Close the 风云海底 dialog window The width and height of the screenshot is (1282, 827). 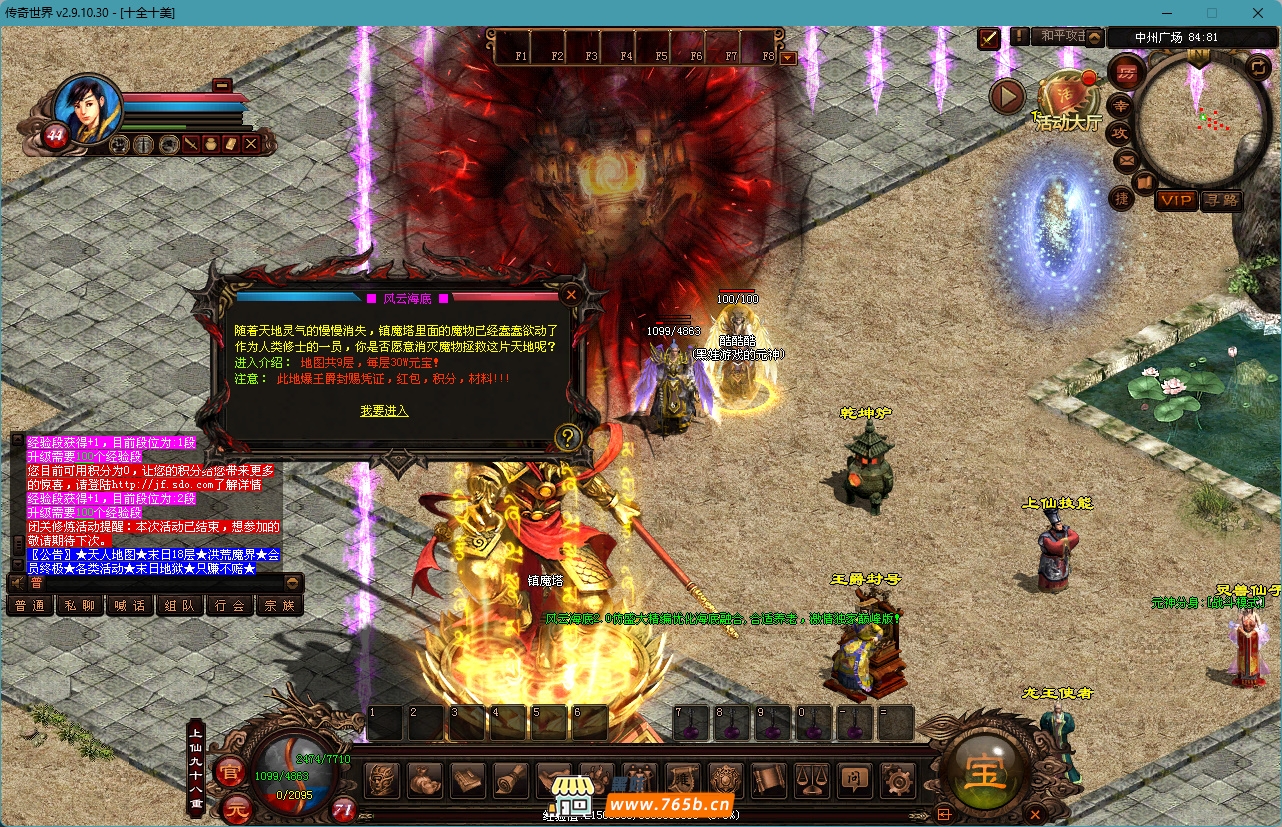point(570,295)
